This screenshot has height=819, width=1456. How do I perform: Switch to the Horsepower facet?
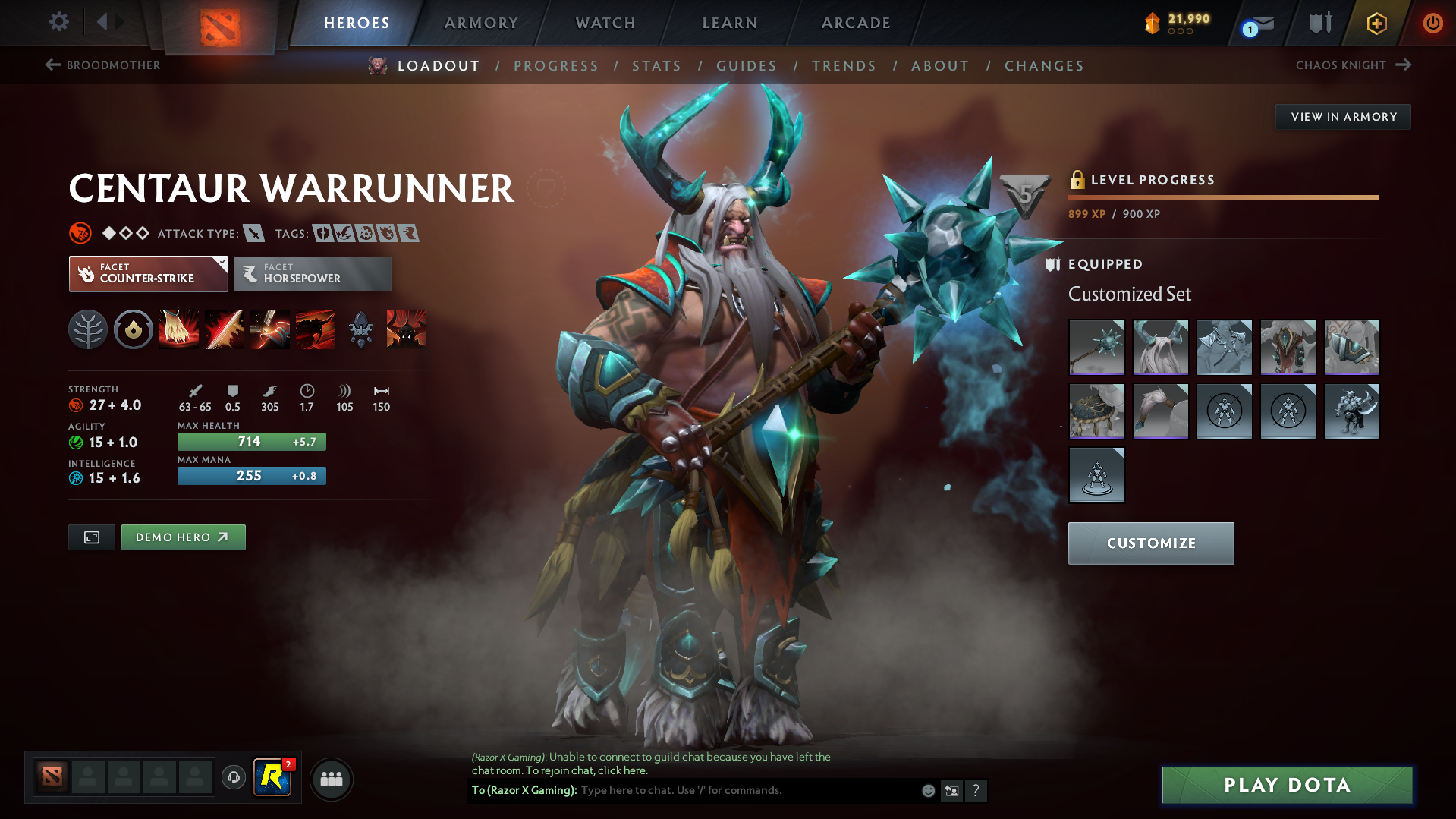(312, 273)
